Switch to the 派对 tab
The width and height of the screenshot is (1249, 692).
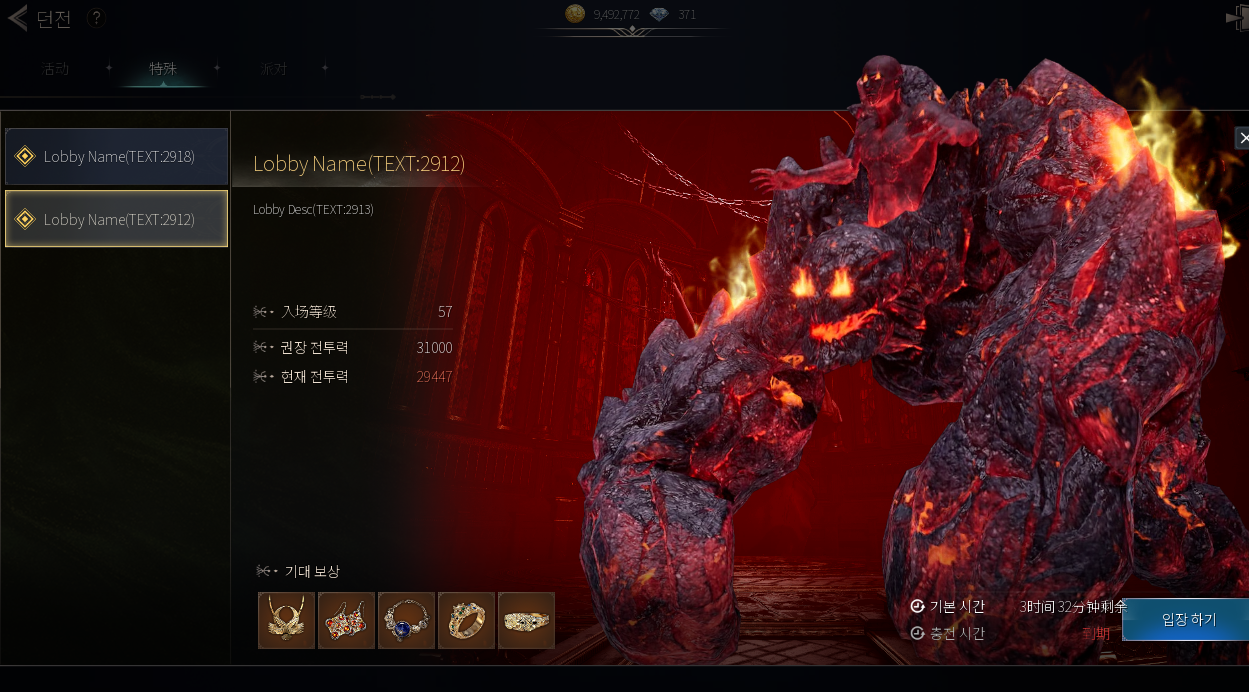click(x=272, y=69)
